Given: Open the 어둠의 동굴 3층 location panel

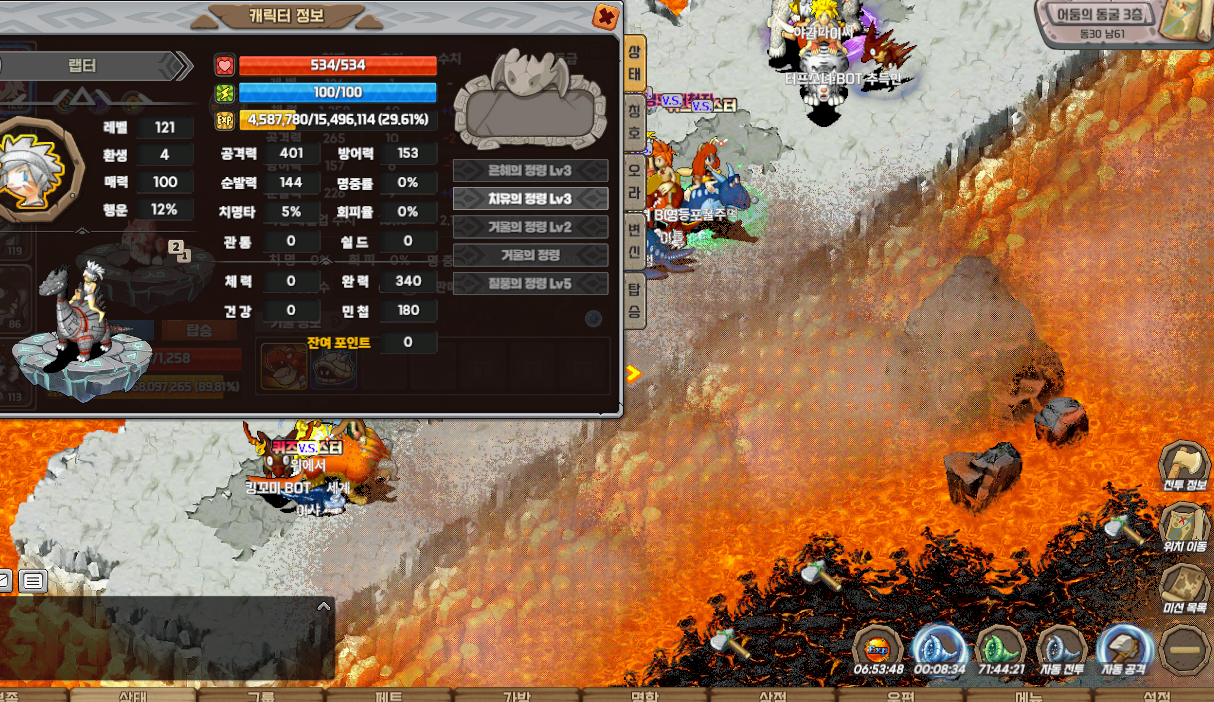Looking at the screenshot, I should 1101,17.
